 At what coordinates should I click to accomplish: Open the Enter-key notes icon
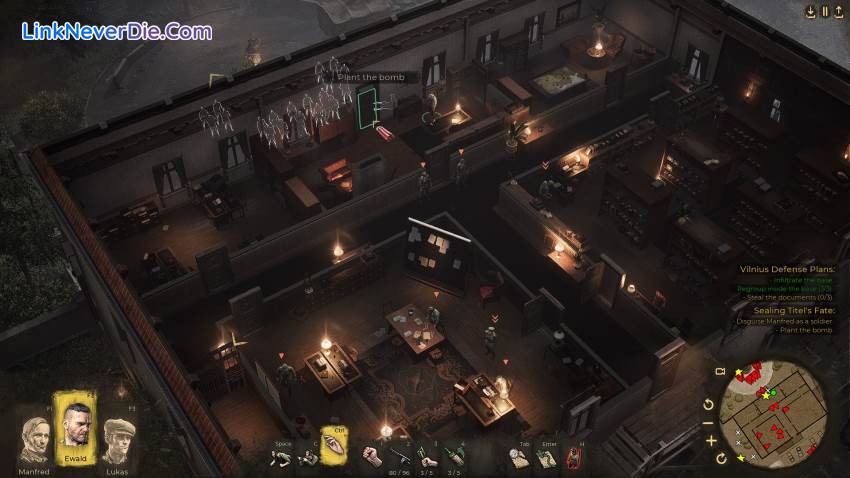click(546, 457)
